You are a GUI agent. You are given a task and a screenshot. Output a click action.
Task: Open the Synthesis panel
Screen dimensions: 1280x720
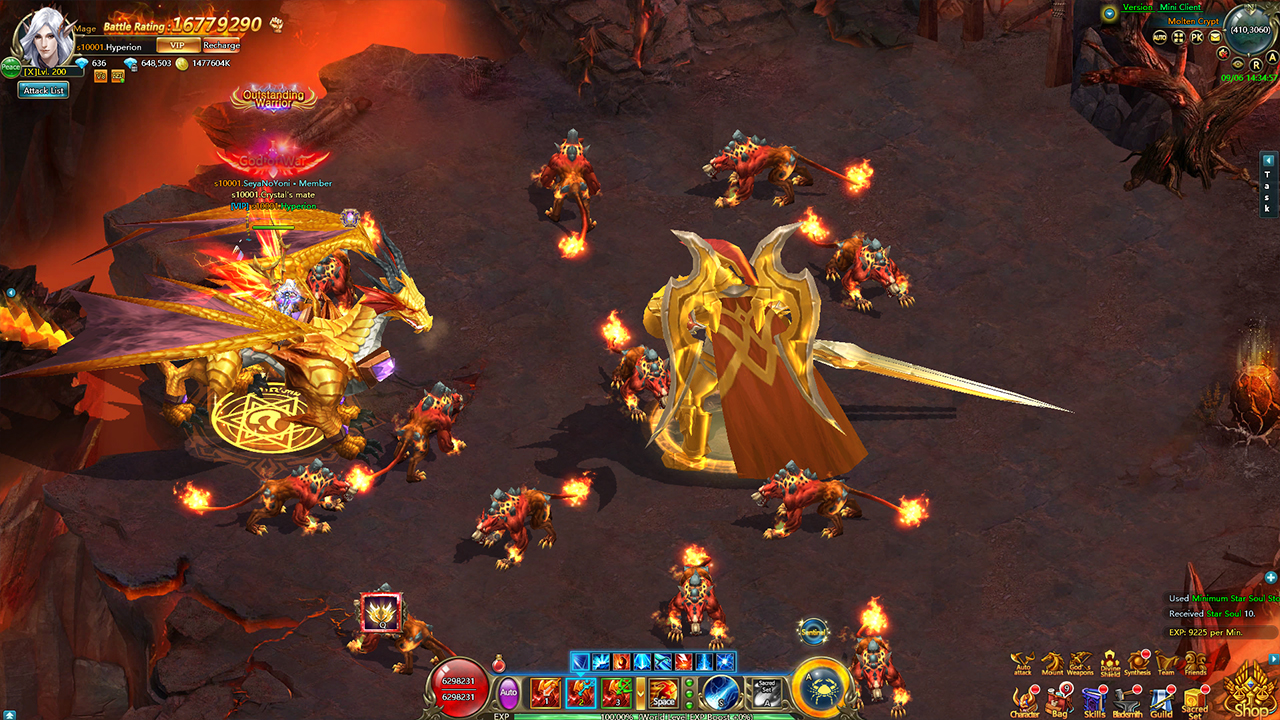(x=1138, y=660)
